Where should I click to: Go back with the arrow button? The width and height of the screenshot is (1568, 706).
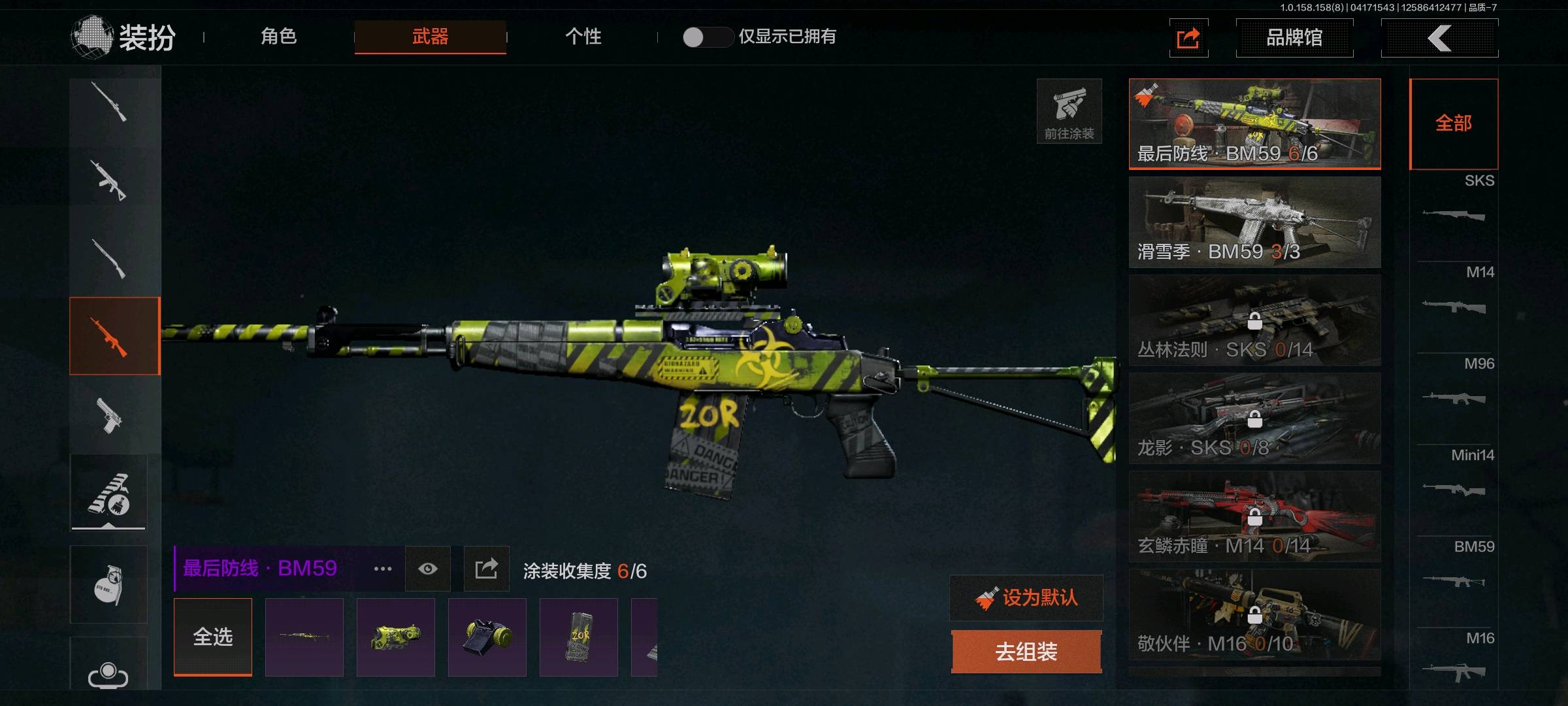[x=1439, y=38]
